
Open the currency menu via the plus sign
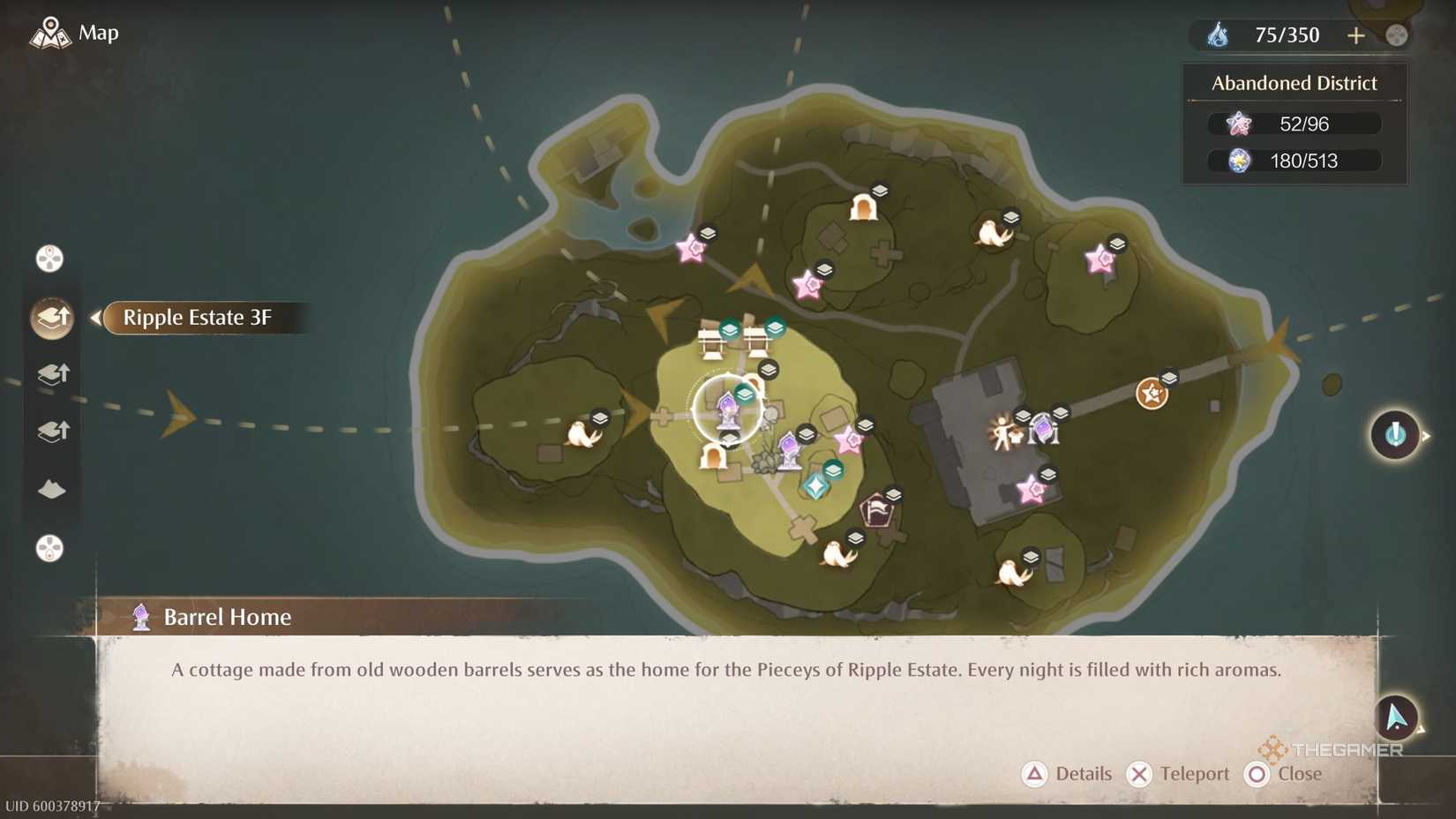click(1356, 35)
